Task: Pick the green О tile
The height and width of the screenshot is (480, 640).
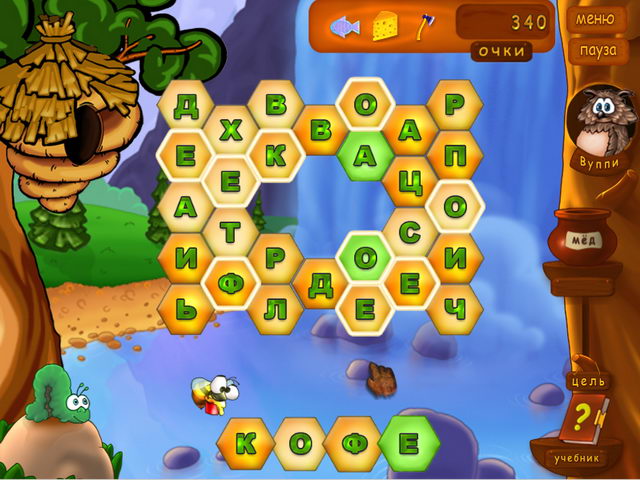Action: (x=365, y=258)
